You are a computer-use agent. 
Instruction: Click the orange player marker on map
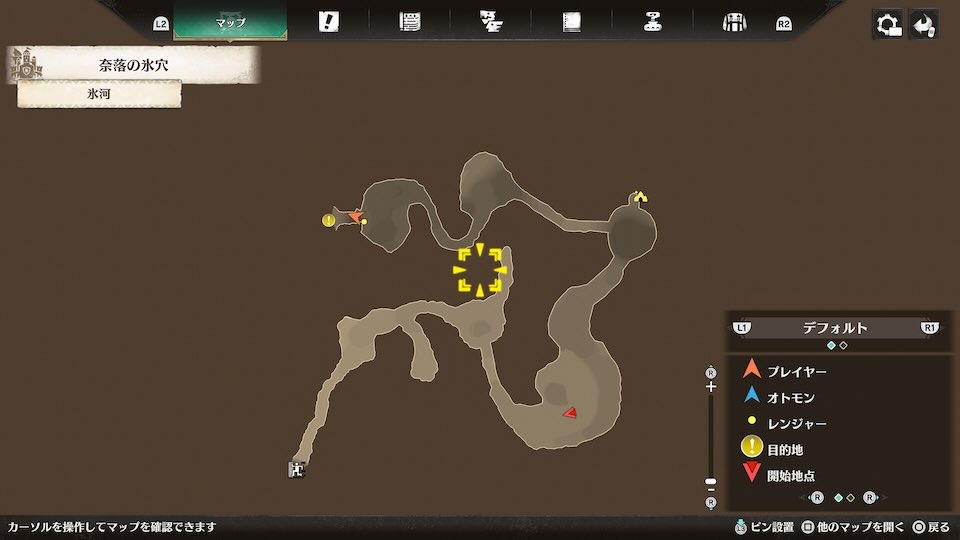click(354, 216)
